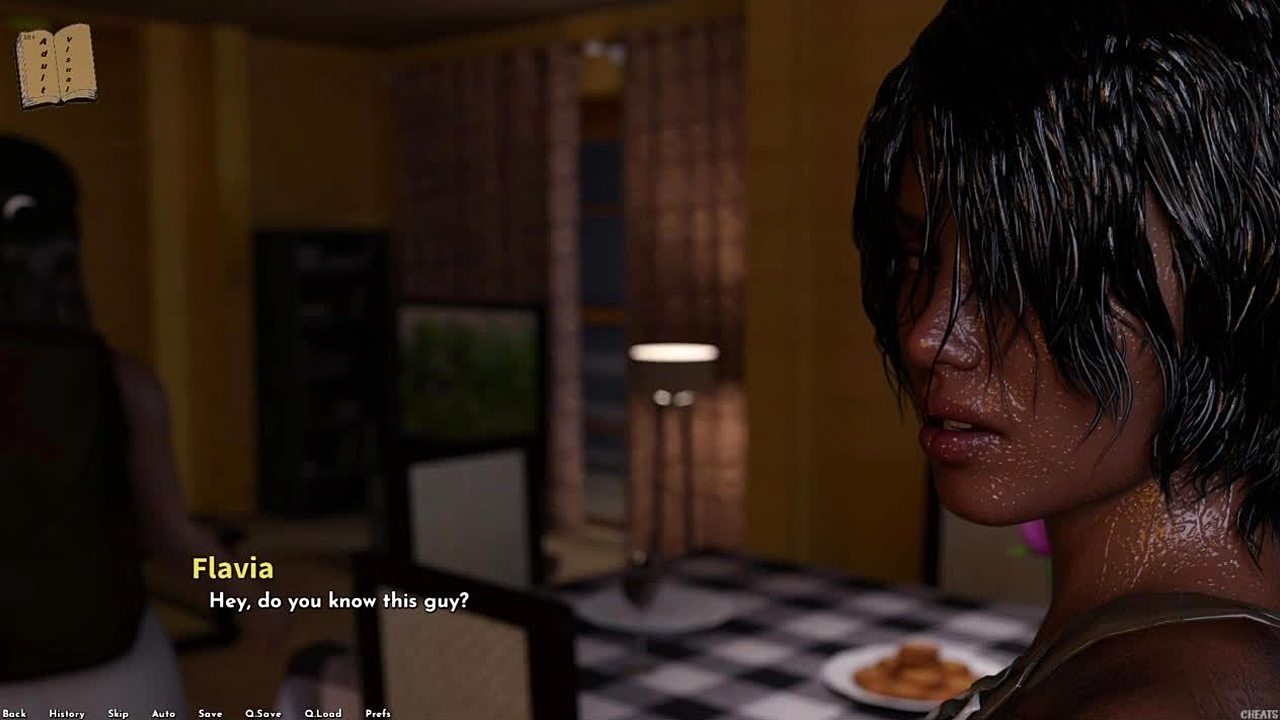Open the CHEATS menu
The height and width of the screenshot is (720, 1280).
[x=1258, y=714]
